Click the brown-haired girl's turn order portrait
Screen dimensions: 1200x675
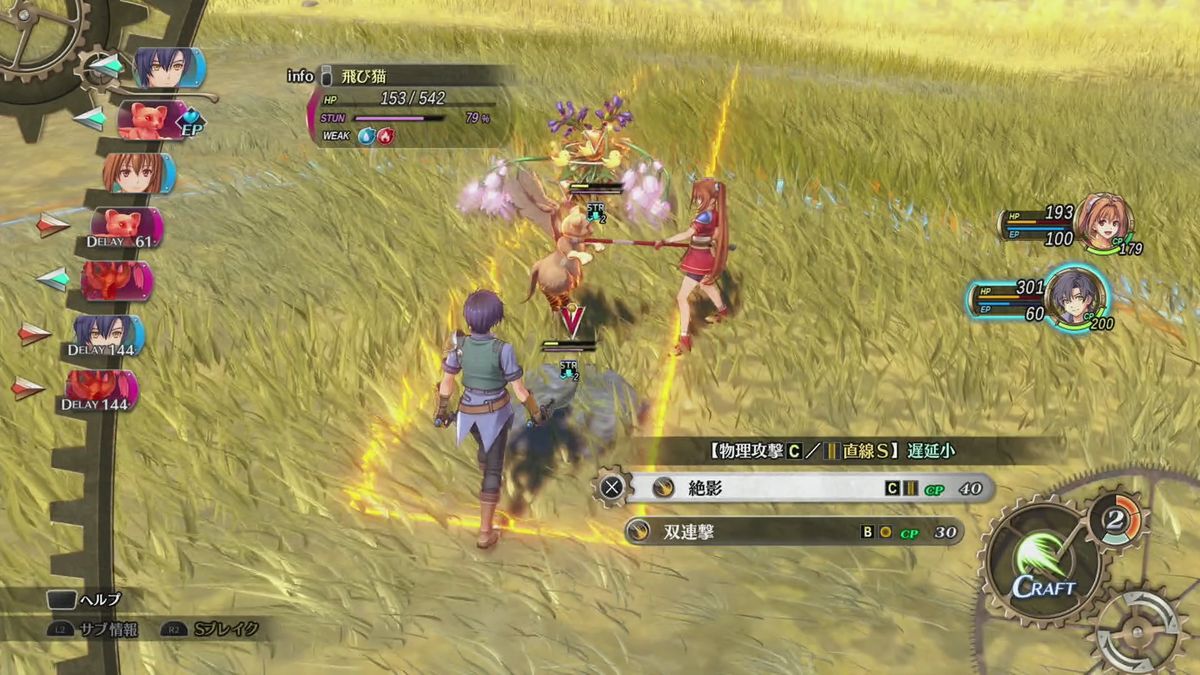click(137, 172)
